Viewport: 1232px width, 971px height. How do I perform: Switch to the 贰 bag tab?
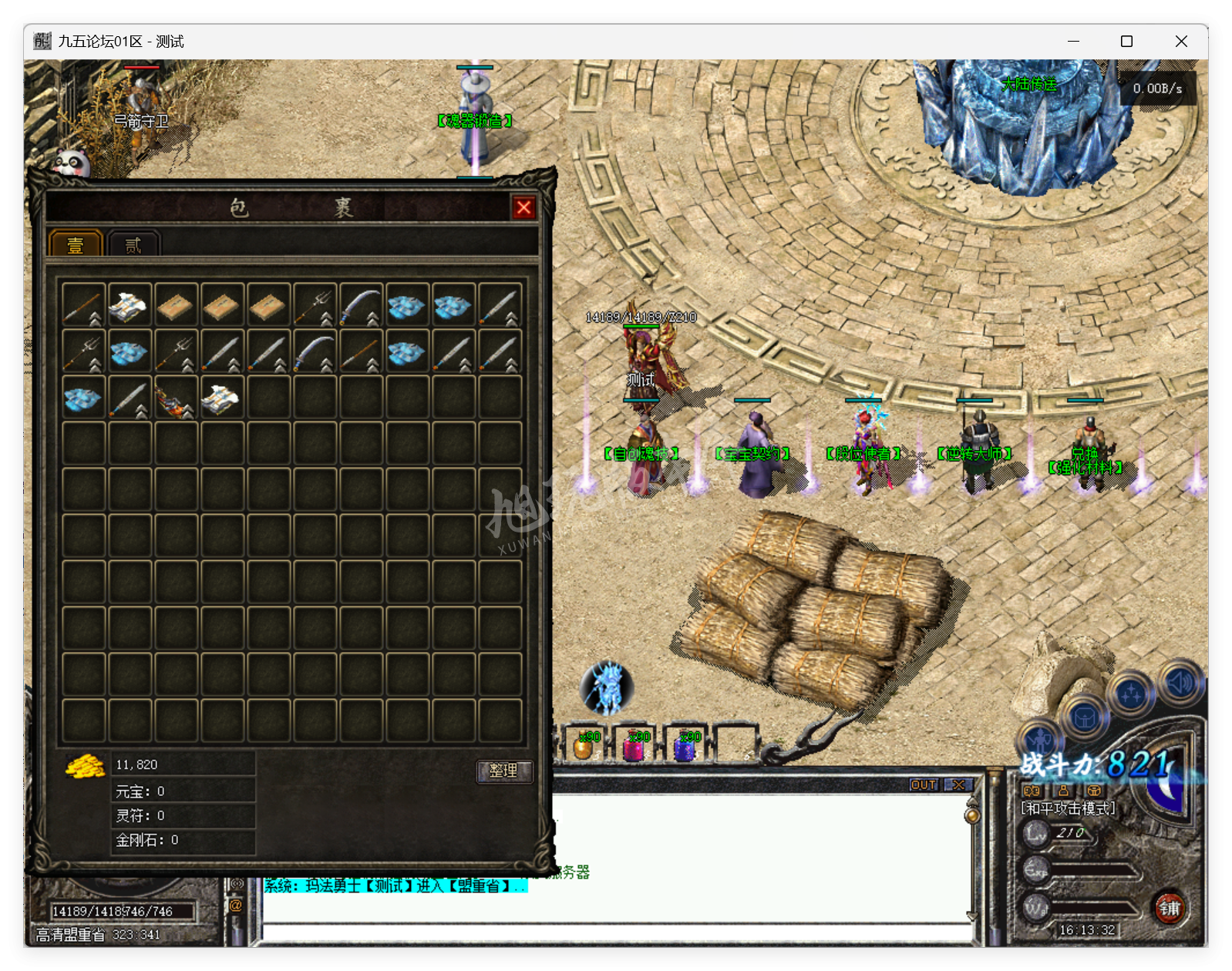[x=133, y=245]
